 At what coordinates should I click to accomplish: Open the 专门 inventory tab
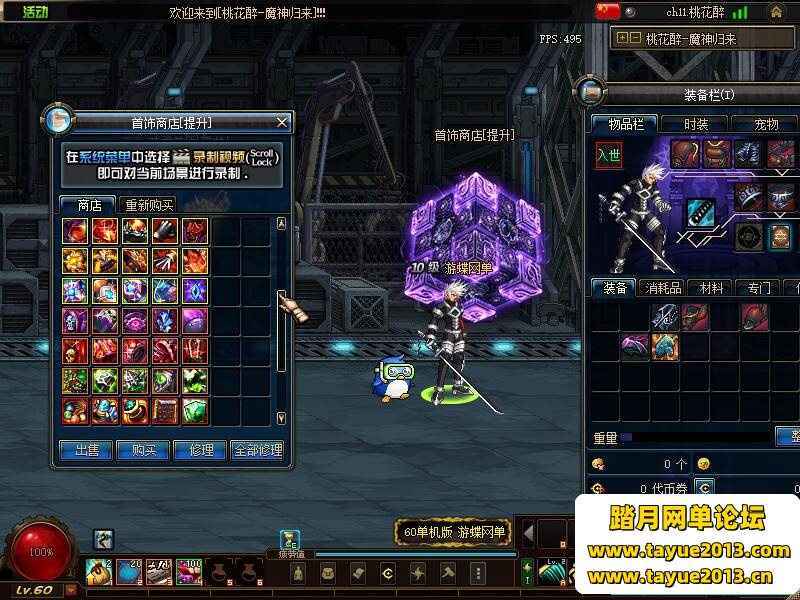758,288
